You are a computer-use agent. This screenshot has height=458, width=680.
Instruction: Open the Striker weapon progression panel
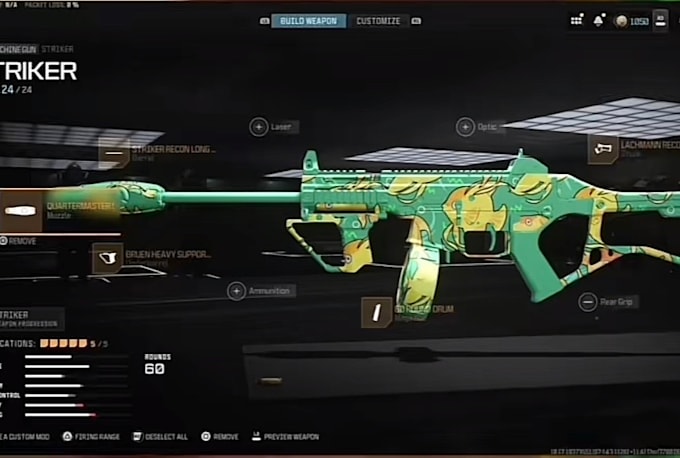pos(30,318)
